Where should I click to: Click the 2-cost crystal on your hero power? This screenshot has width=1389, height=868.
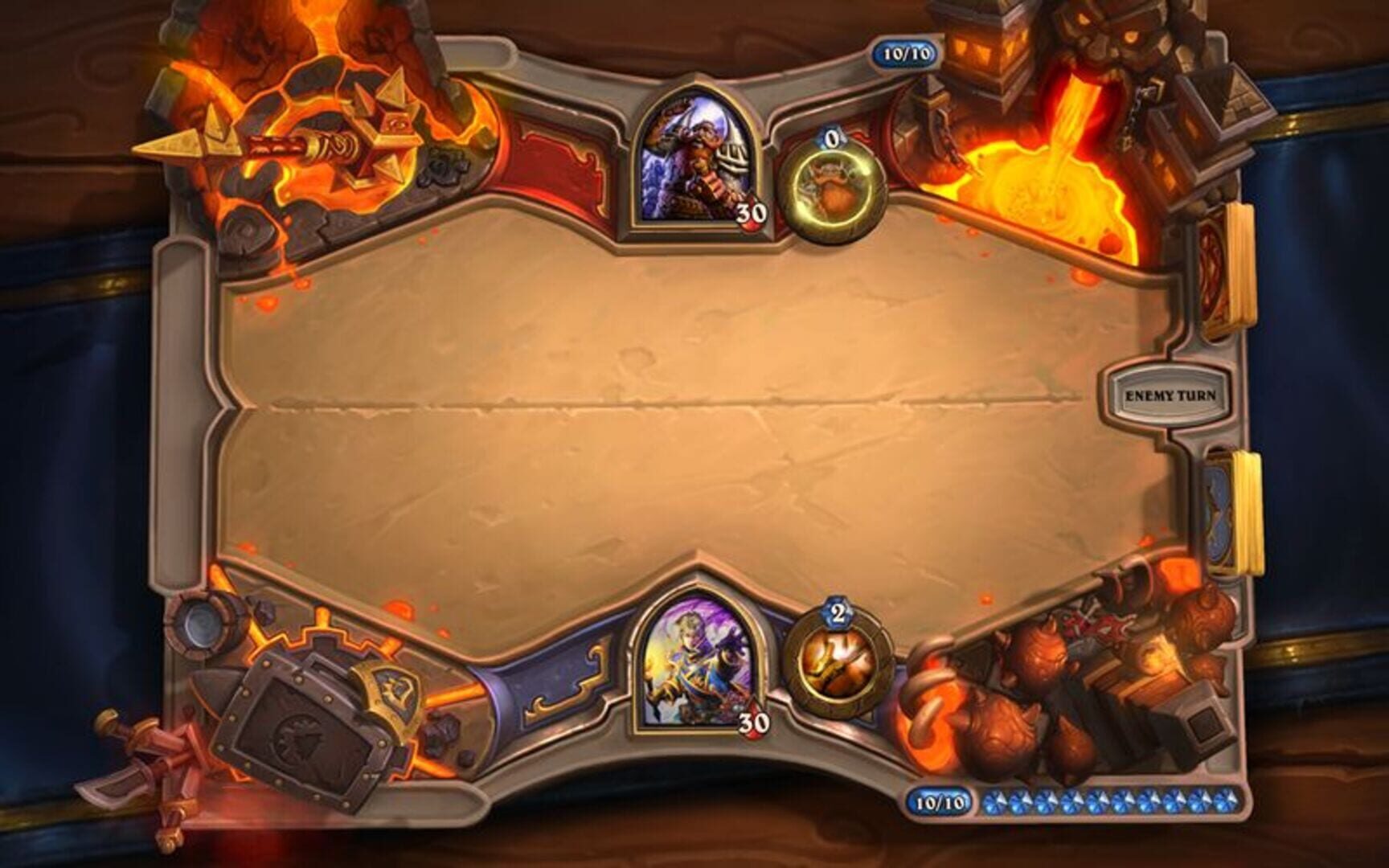(839, 613)
